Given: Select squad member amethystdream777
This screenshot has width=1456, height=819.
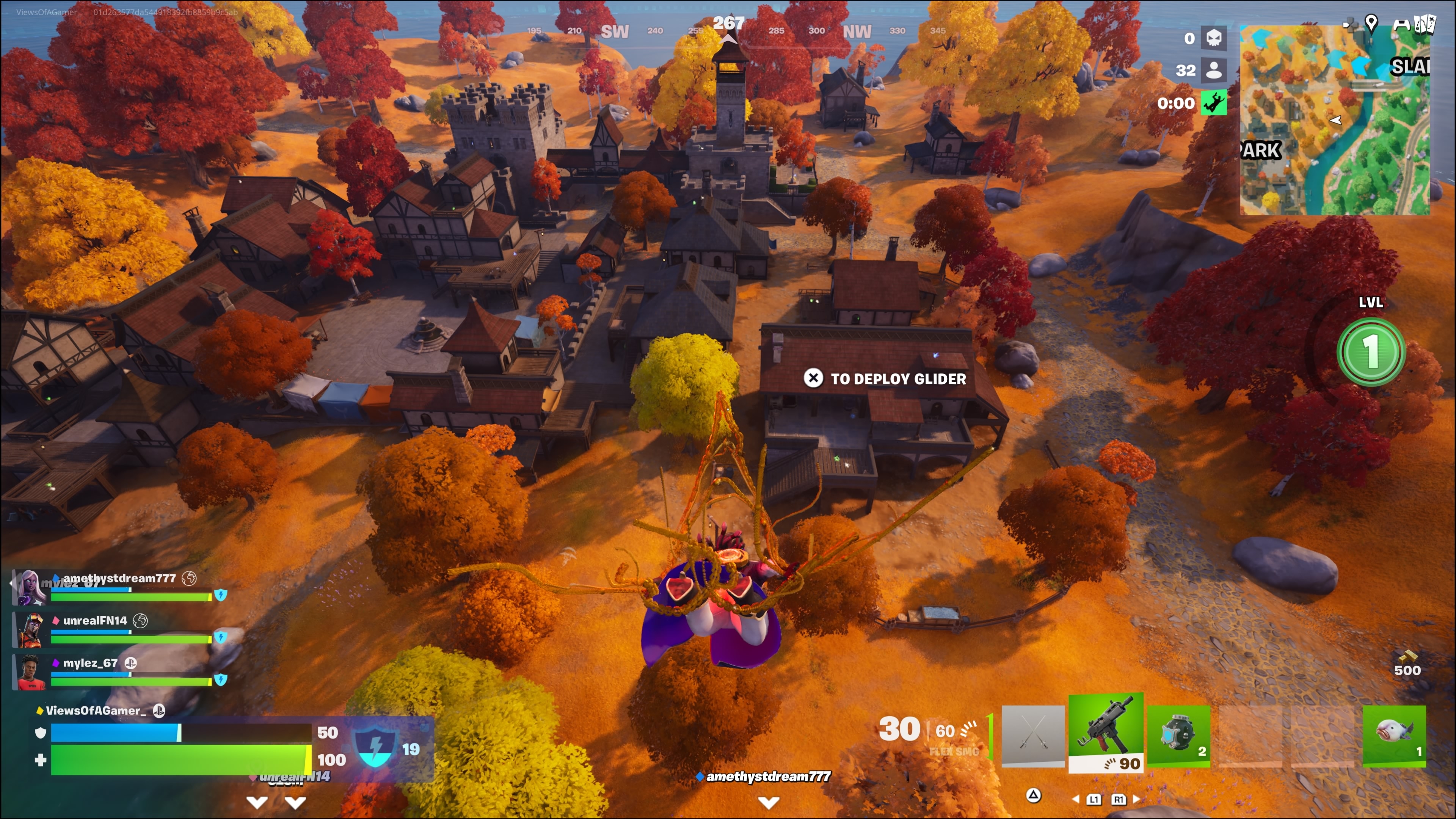Looking at the screenshot, I should click(119, 578).
